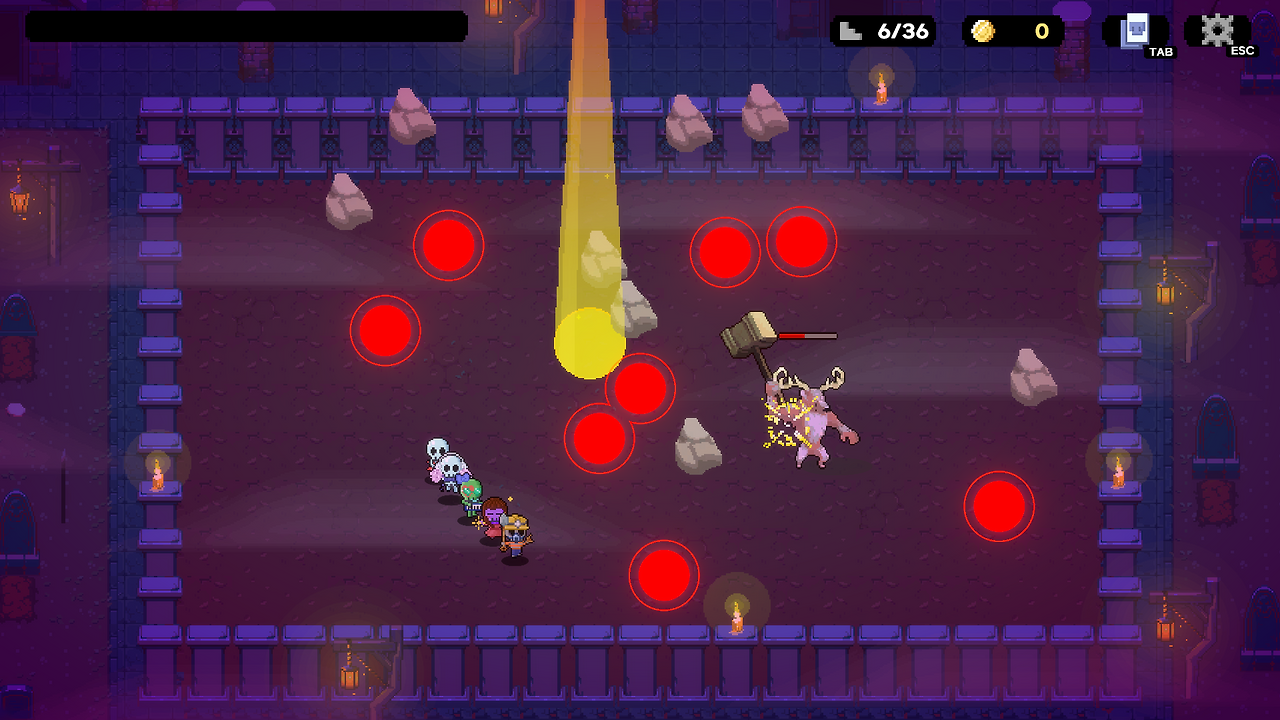Open the settings gear menu
This screenshot has height=720, width=1280.
coord(1216,31)
